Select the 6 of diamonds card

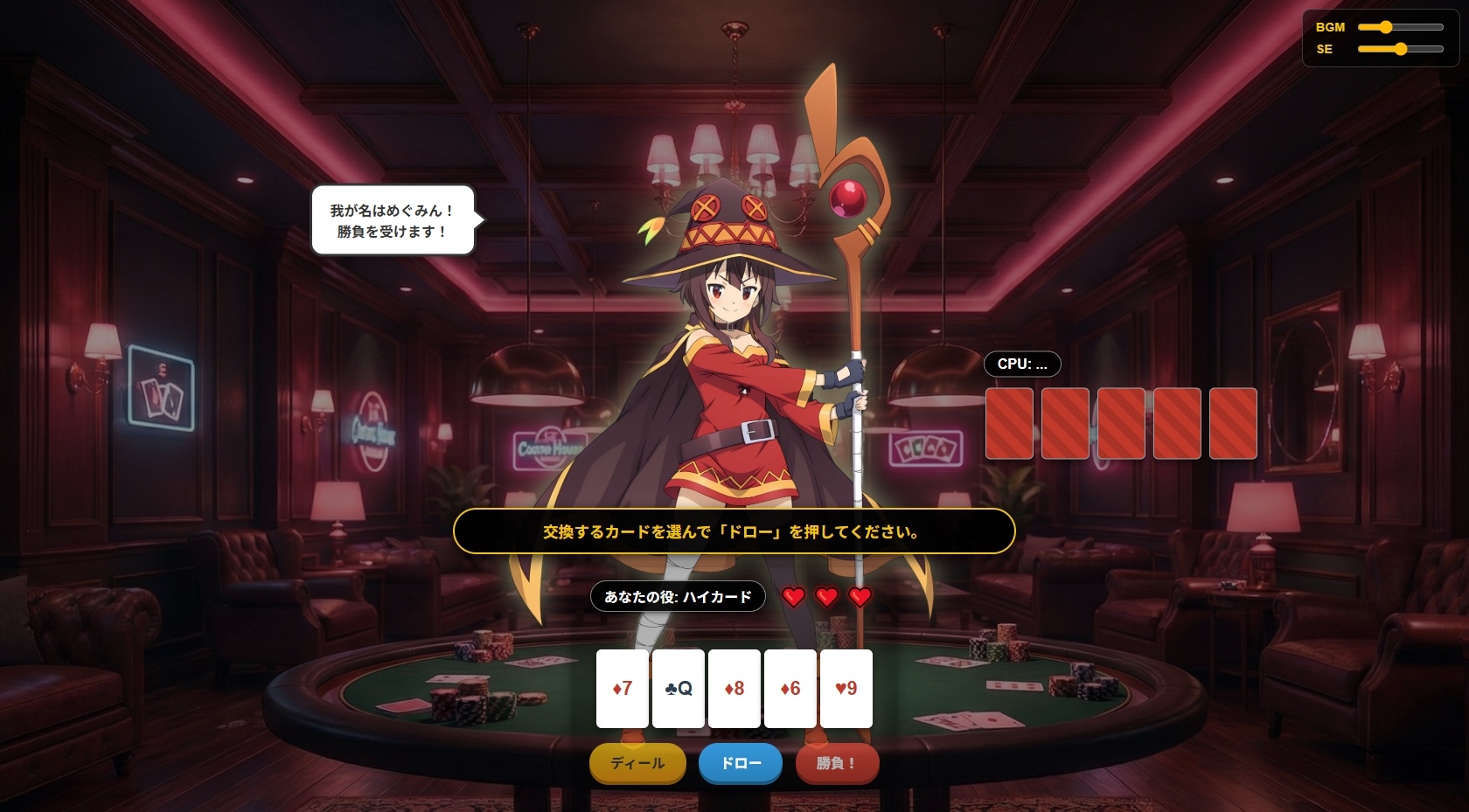[x=790, y=689]
